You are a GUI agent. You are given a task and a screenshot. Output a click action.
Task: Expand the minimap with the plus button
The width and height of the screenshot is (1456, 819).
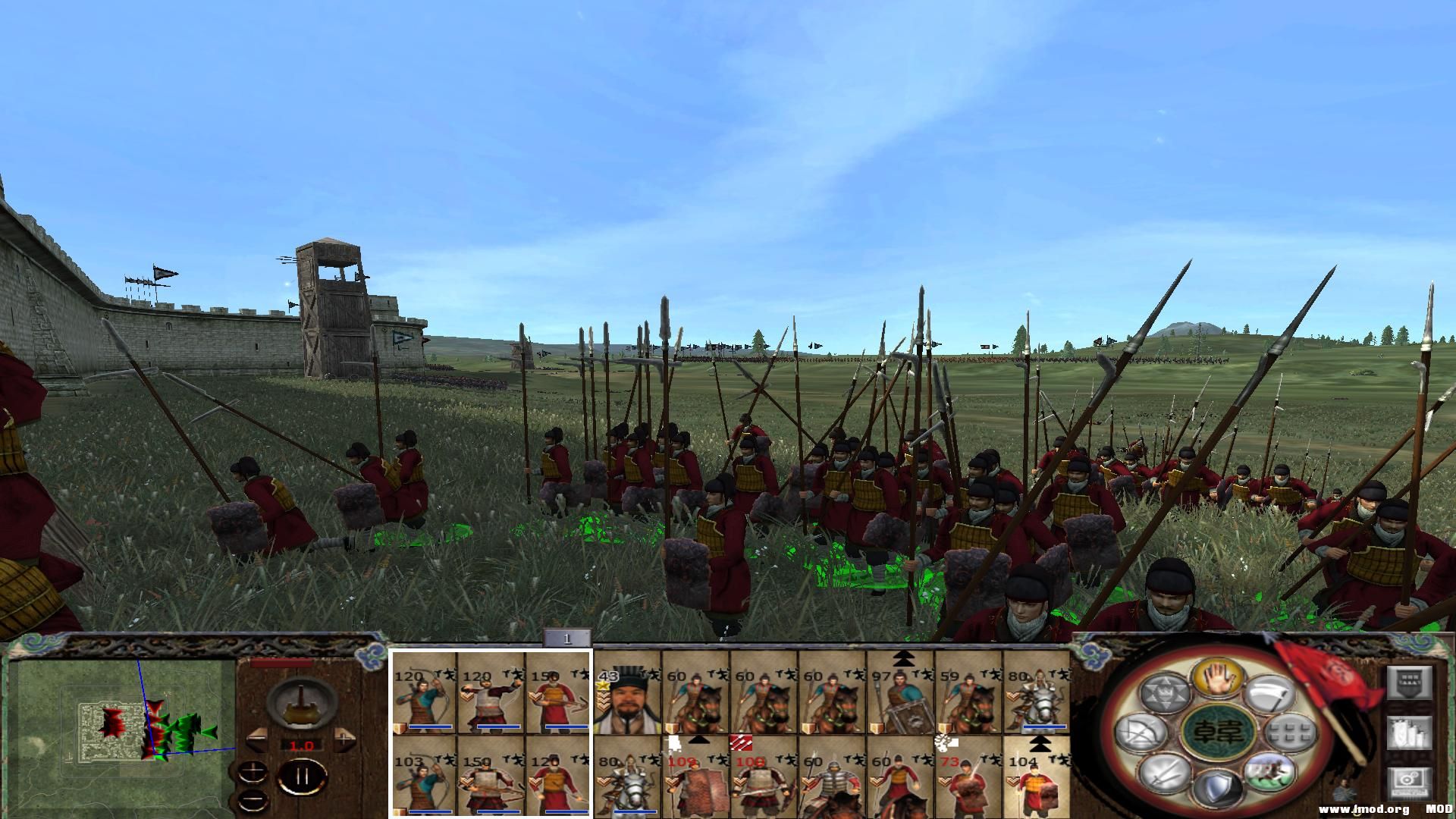[x=253, y=772]
